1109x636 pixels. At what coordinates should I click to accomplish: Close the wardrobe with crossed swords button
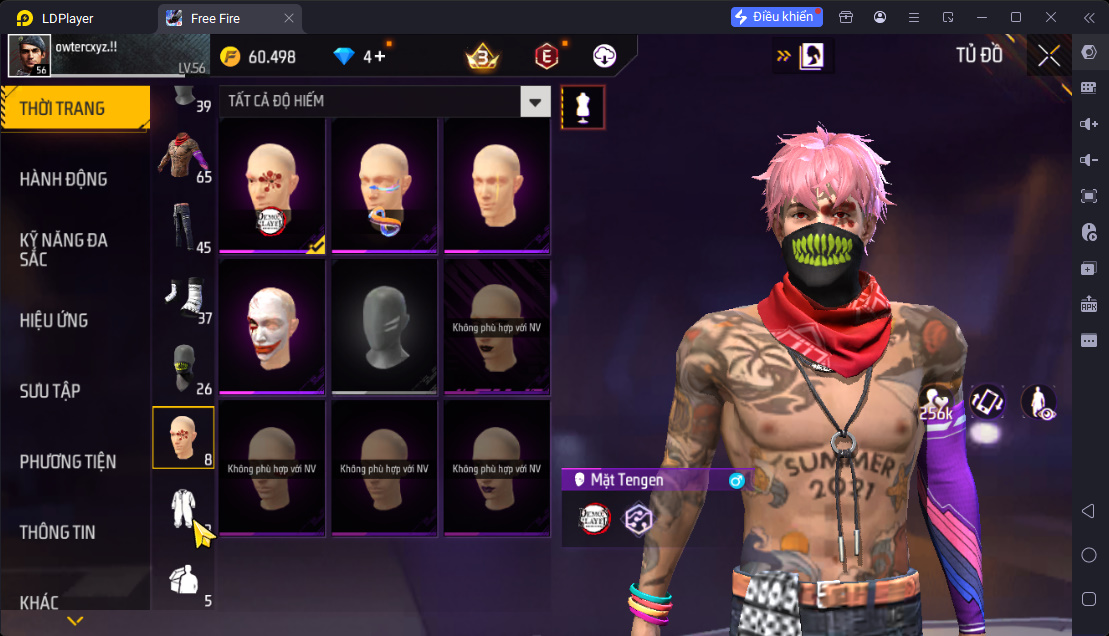[1049, 56]
